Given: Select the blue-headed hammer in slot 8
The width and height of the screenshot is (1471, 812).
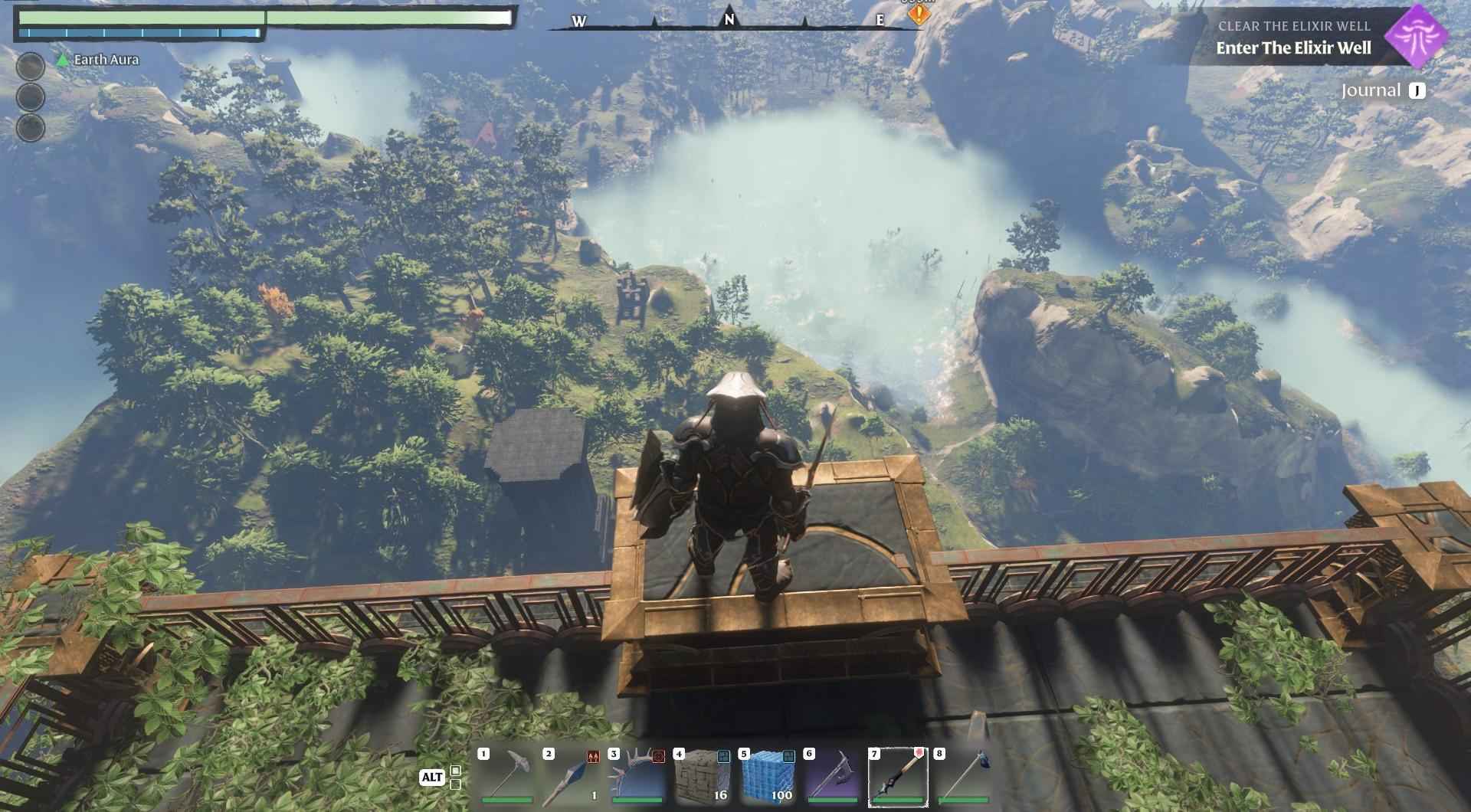Looking at the screenshot, I should click(x=963, y=777).
